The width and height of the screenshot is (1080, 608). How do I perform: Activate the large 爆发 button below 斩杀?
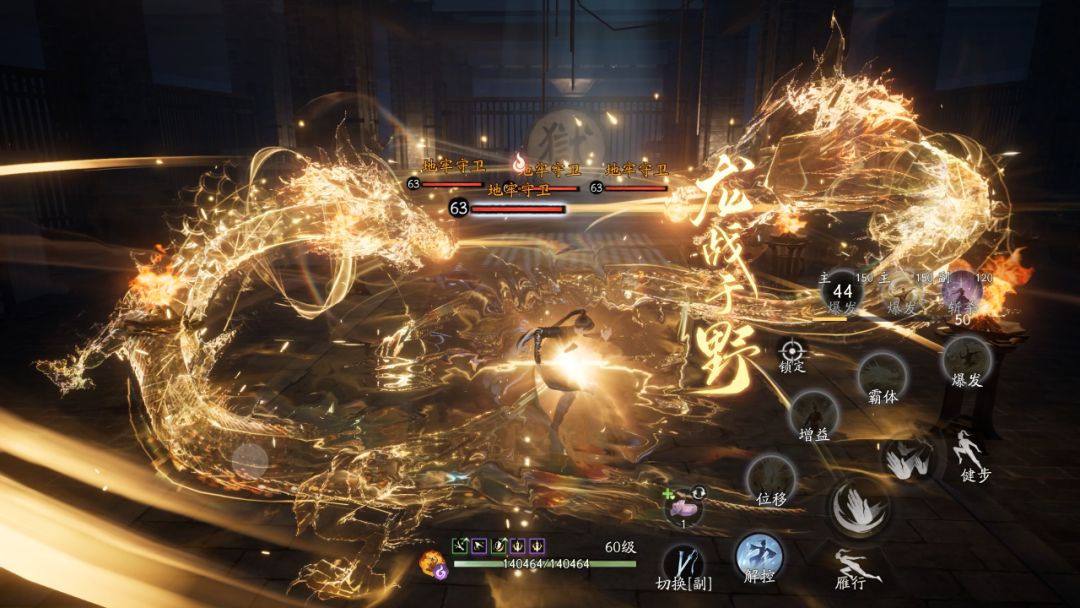coord(967,357)
